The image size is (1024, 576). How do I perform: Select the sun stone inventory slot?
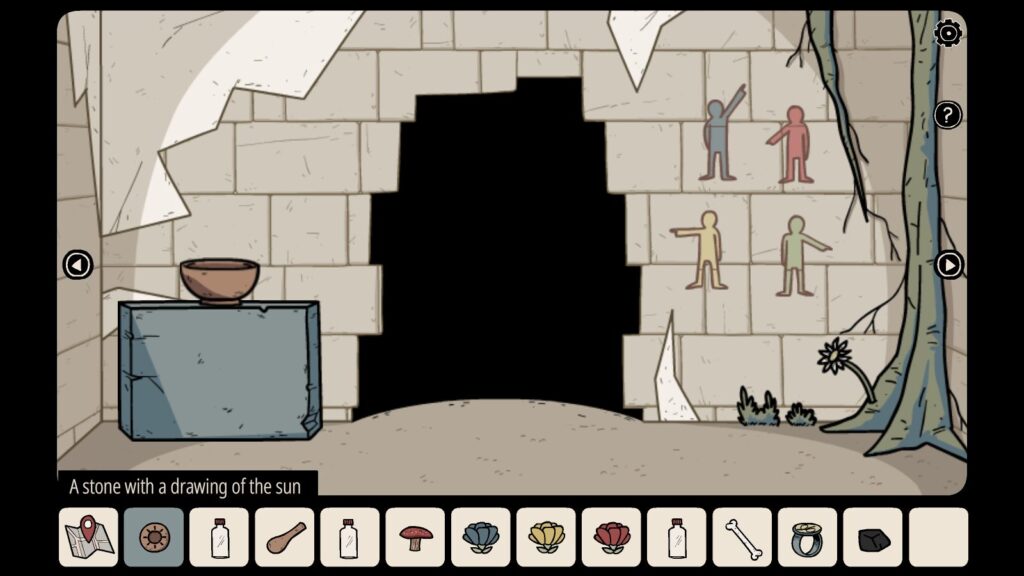click(x=154, y=537)
